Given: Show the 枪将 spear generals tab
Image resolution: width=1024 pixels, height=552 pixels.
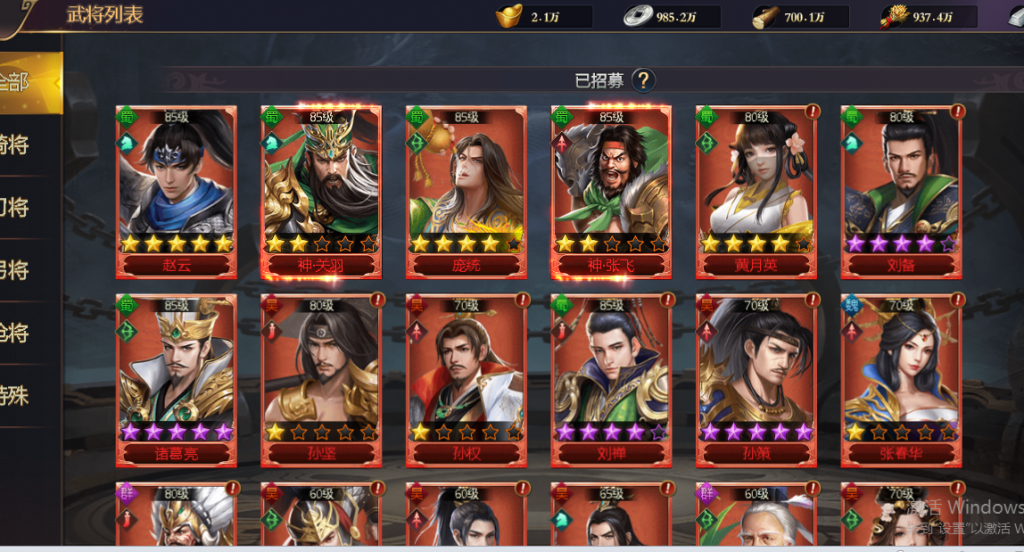Looking at the screenshot, I should click(x=25, y=333).
